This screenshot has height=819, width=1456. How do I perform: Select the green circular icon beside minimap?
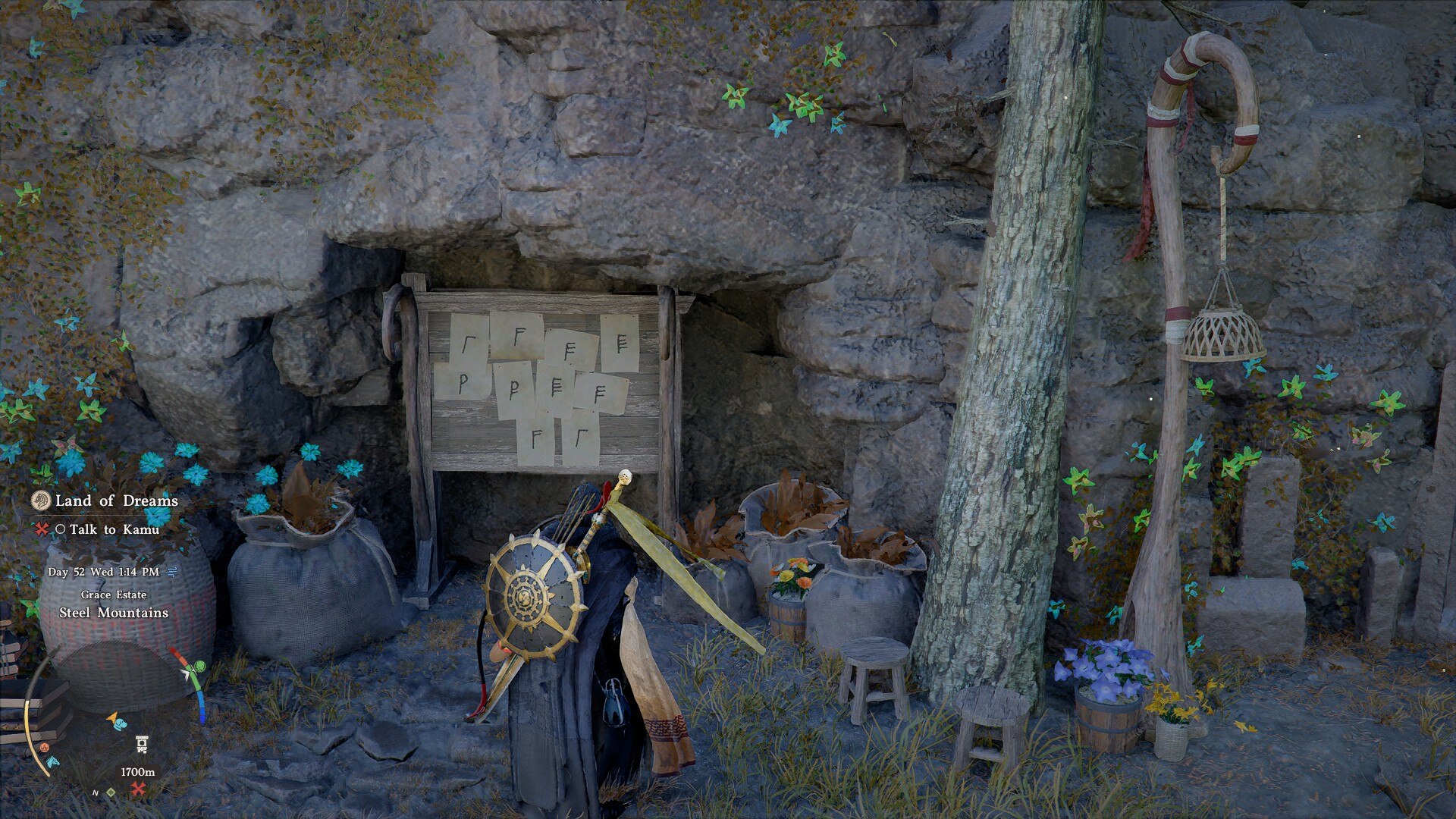pyautogui.click(x=199, y=667)
